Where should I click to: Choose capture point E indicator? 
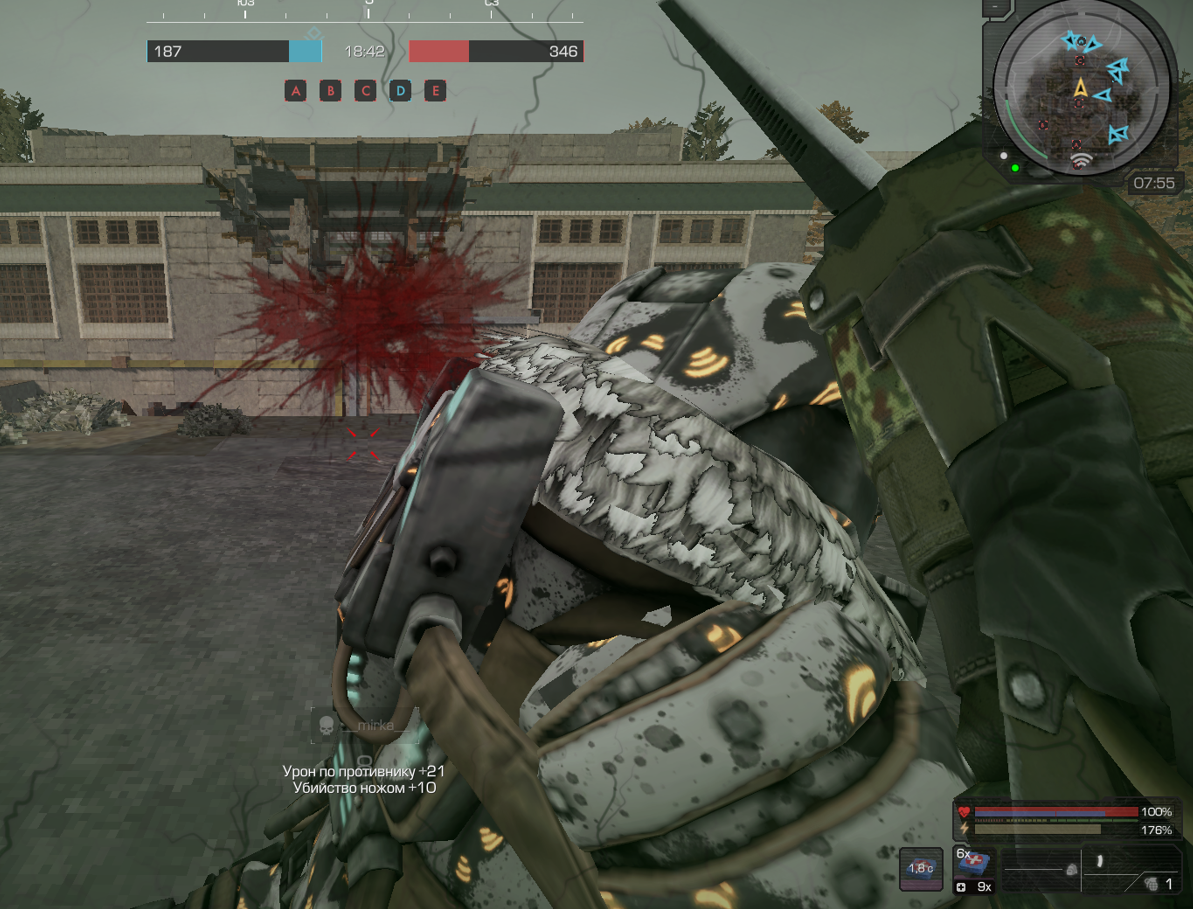click(435, 91)
